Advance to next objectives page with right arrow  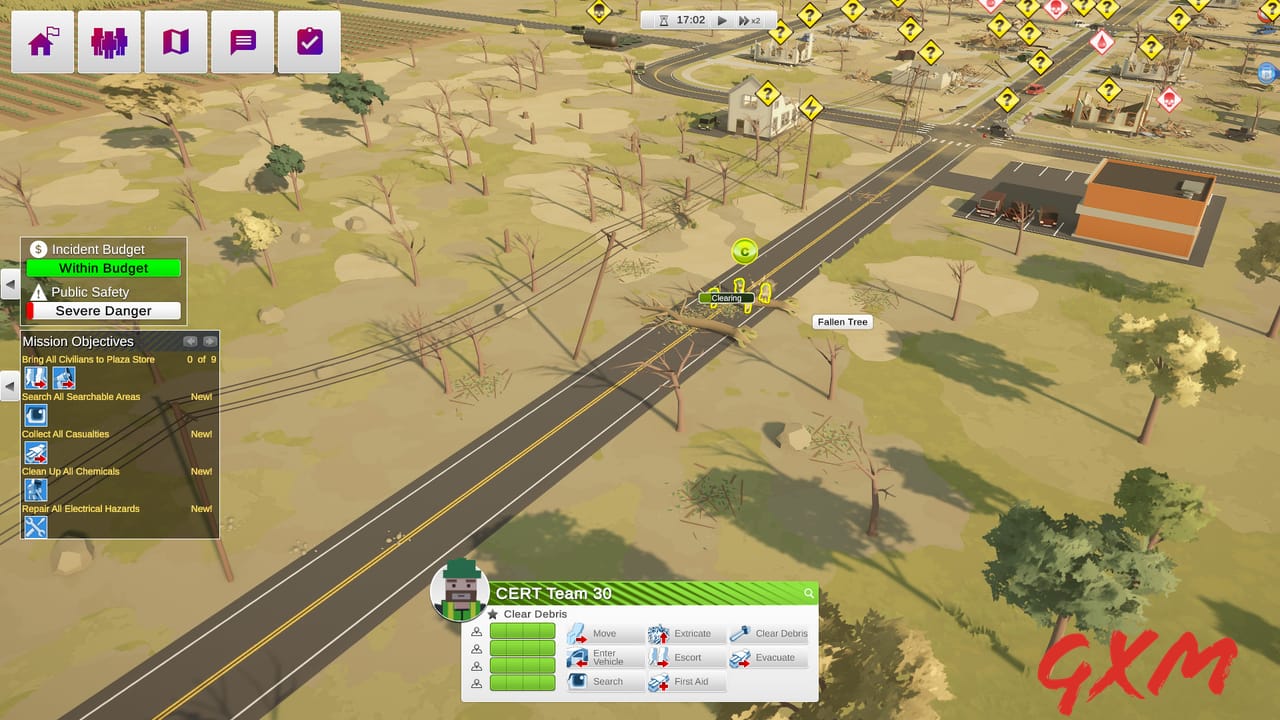pos(210,341)
